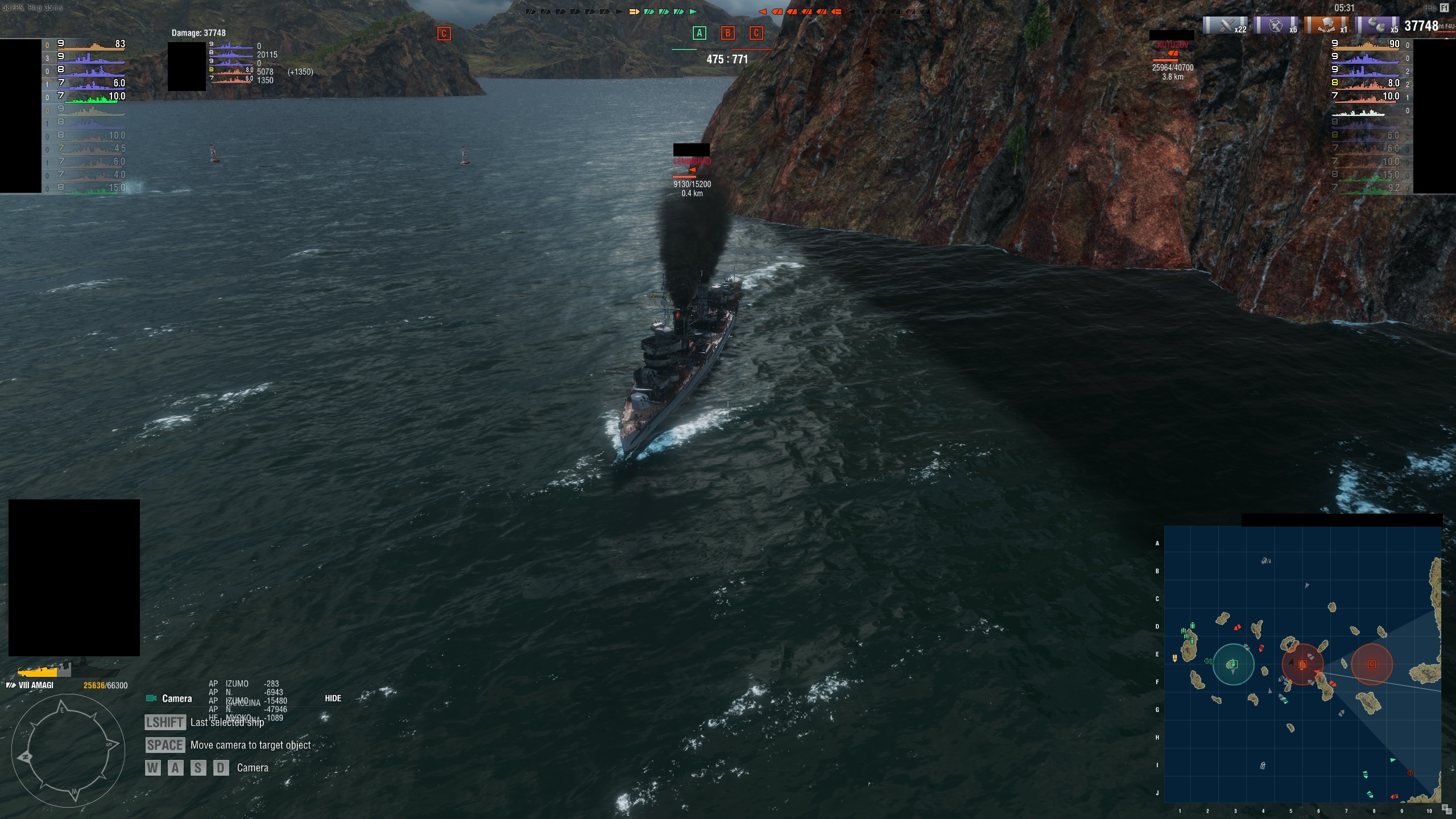The height and width of the screenshot is (819, 1456).
Task: Select the x5 purple ribbon
Action: click(x=1378, y=25)
